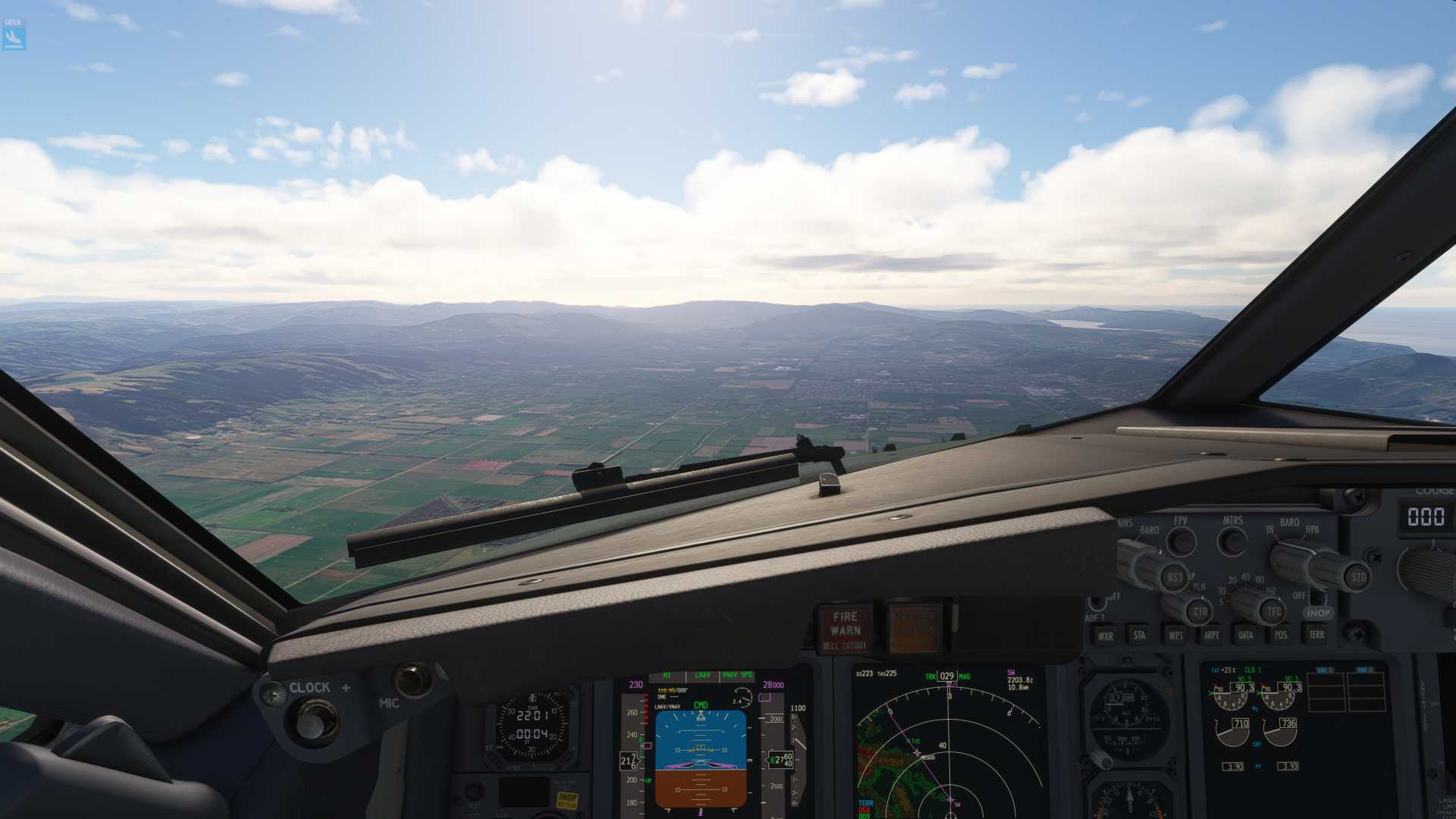The height and width of the screenshot is (819, 1456).
Task: Click the GEES landing rate icon
Action: click(x=14, y=32)
